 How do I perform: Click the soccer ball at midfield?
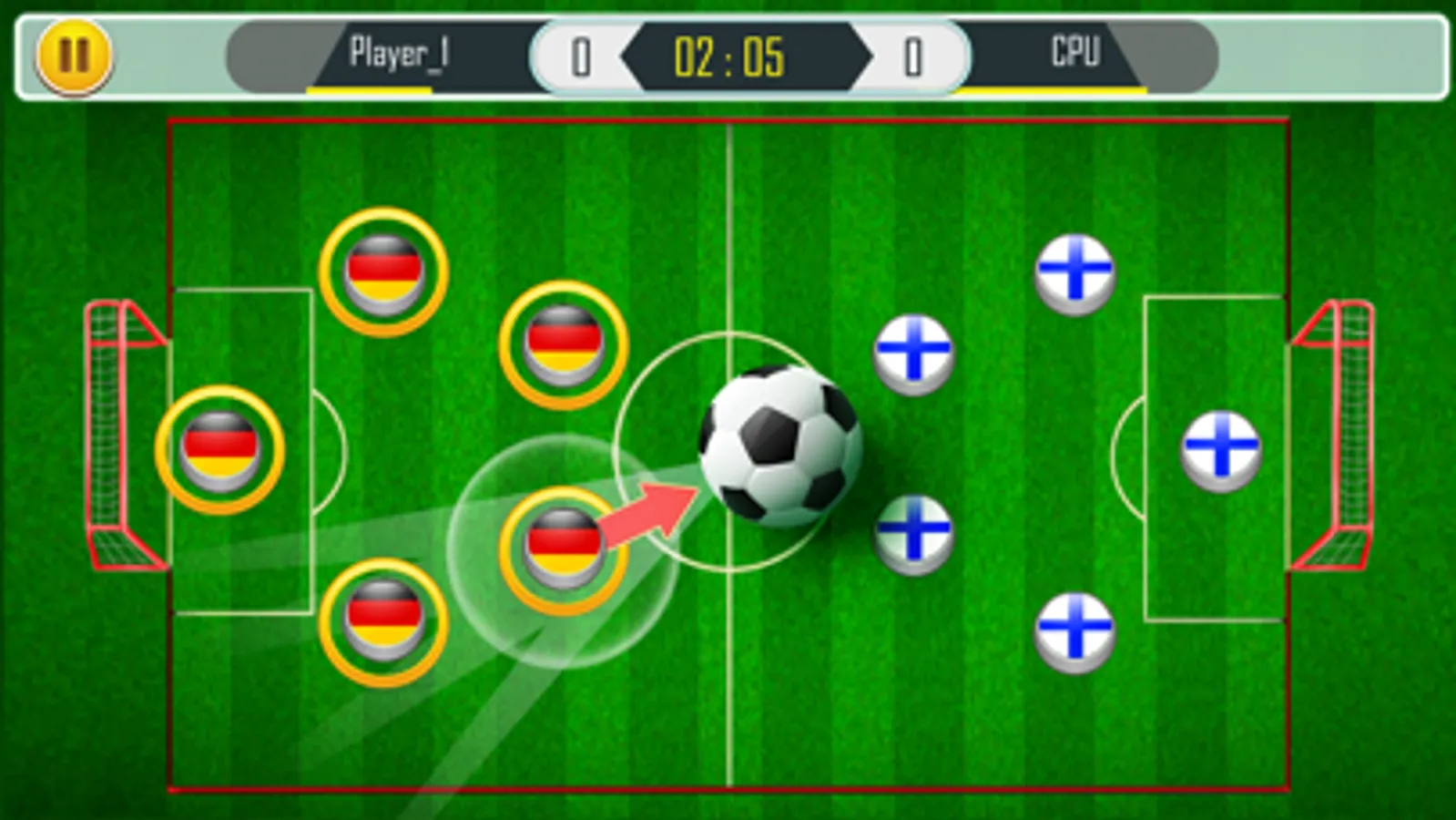pyautogui.click(x=781, y=448)
